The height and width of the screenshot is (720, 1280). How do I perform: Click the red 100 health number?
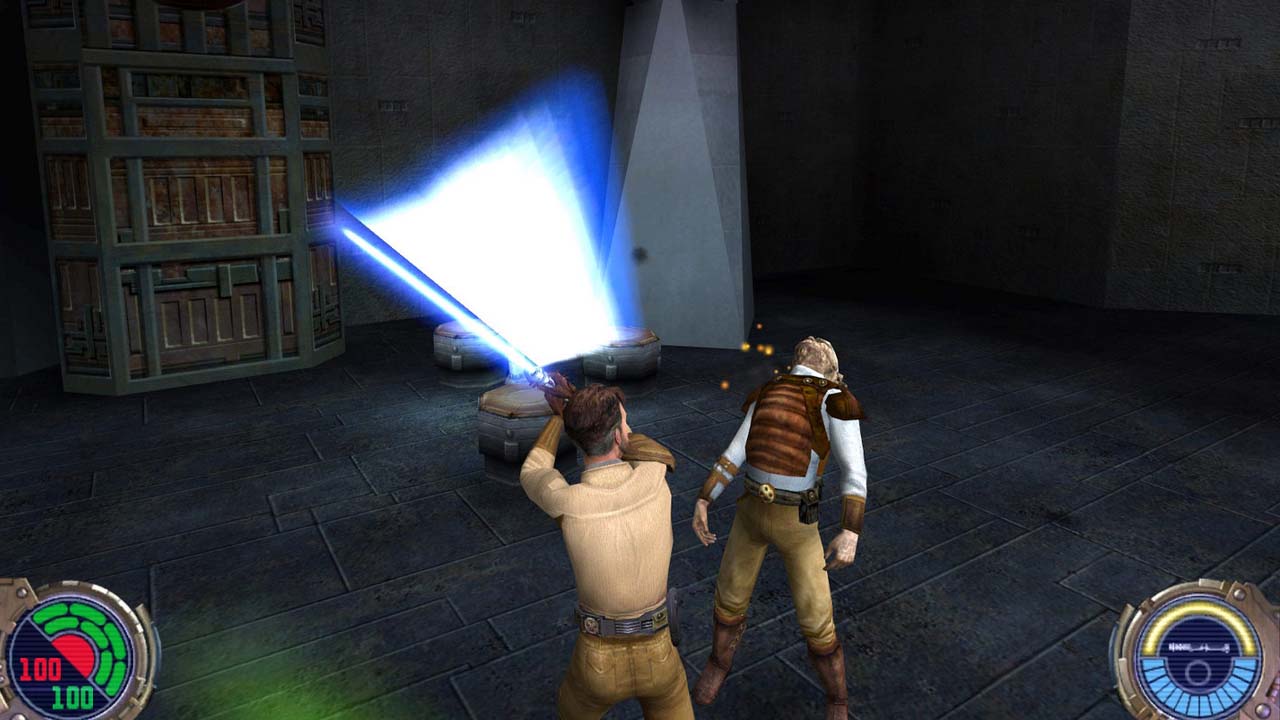[x=39, y=667]
